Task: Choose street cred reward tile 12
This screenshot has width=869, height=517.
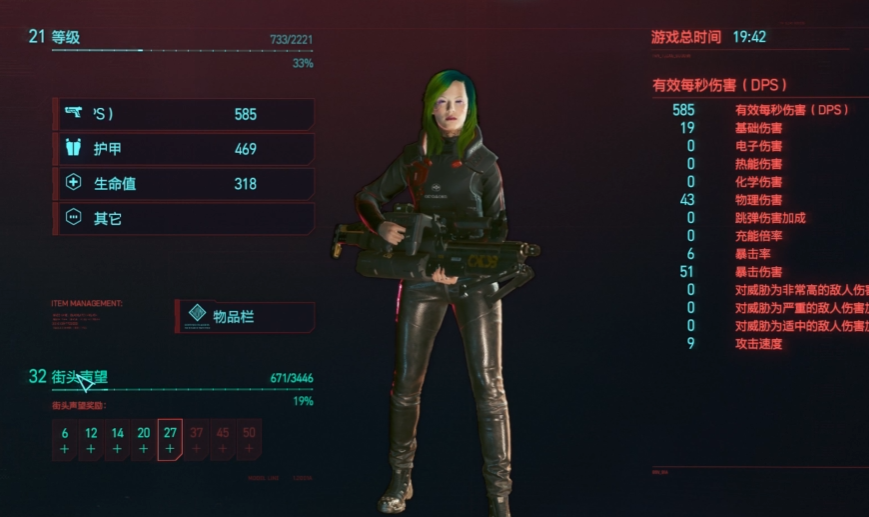Action: coord(91,440)
